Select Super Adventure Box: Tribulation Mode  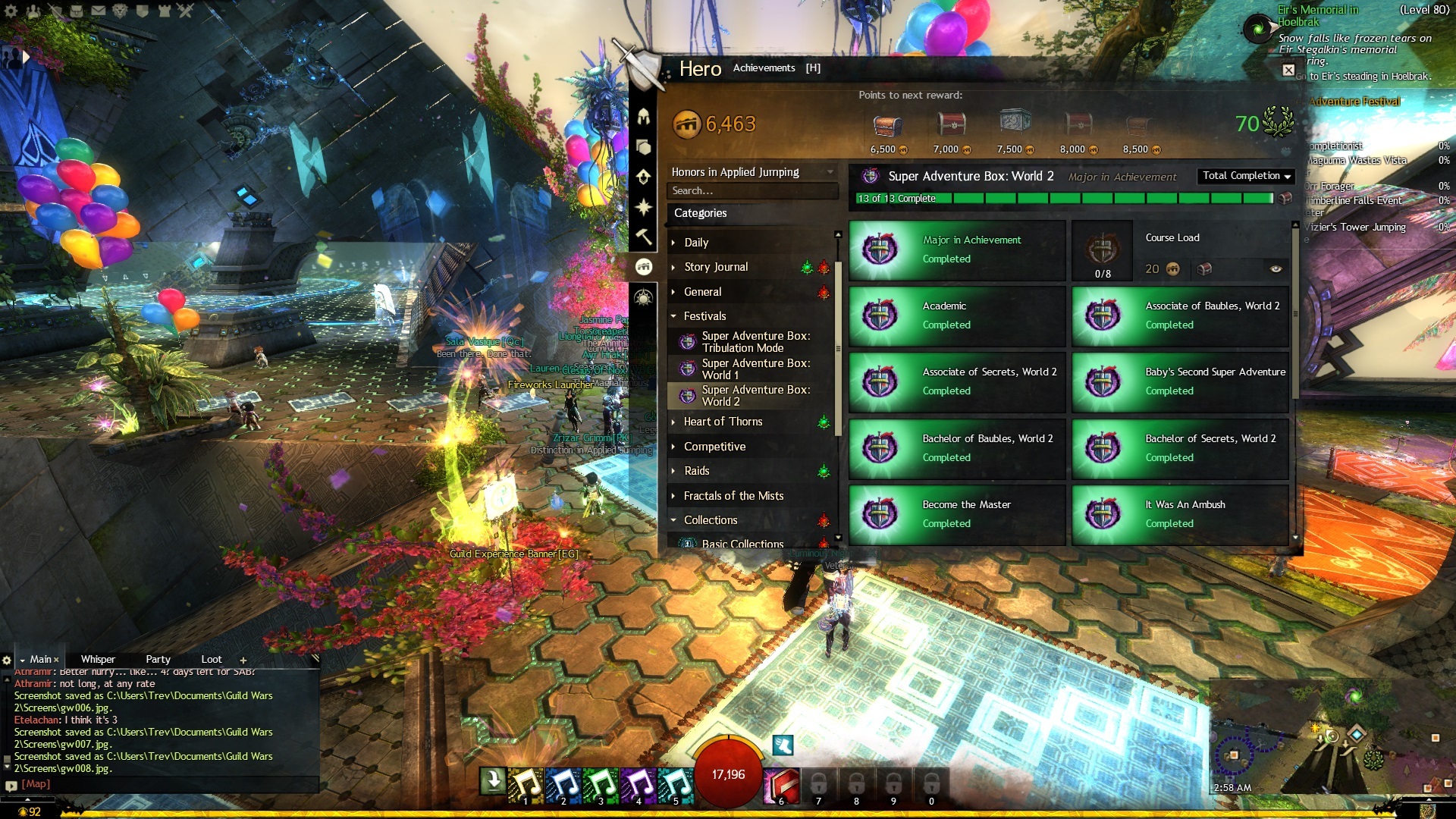click(x=755, y=342)
